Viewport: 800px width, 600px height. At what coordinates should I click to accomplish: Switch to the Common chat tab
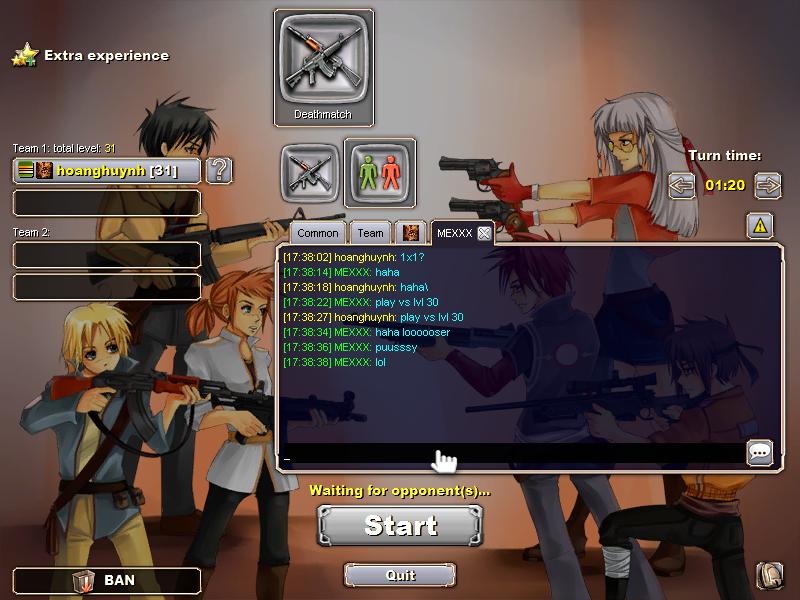318,233
